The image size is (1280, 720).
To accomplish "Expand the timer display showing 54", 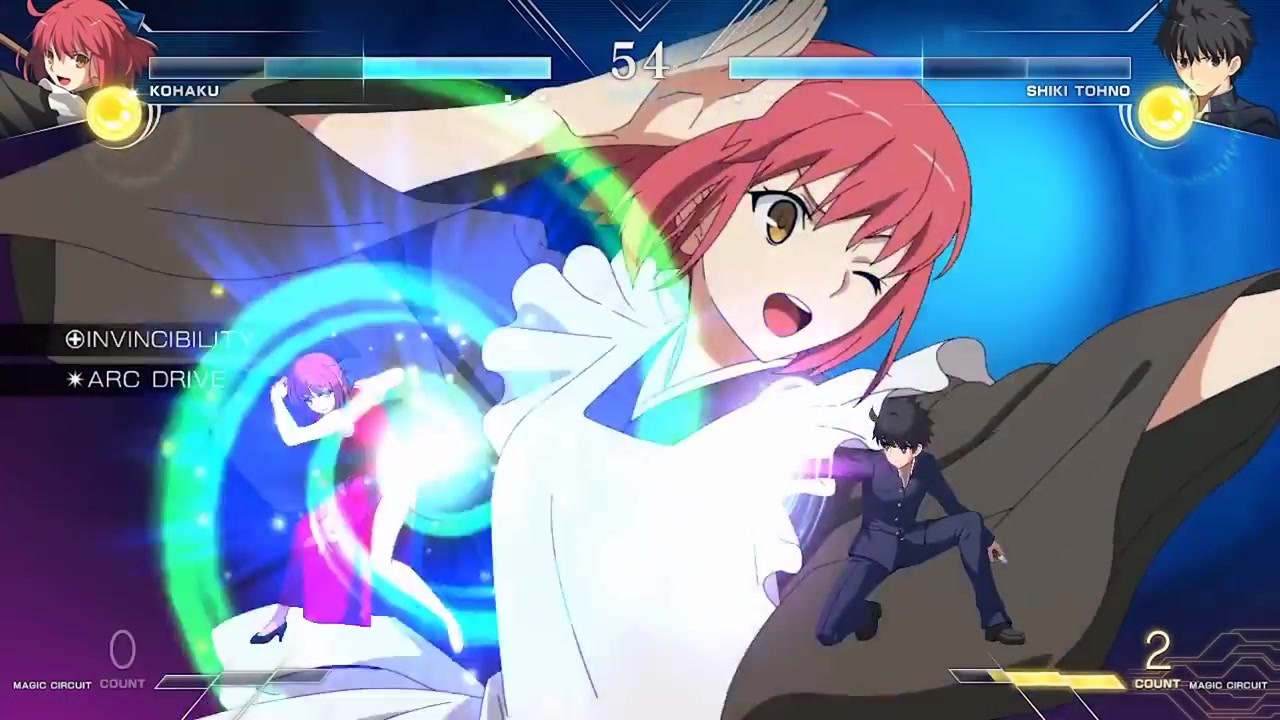I will pos(640,62).
